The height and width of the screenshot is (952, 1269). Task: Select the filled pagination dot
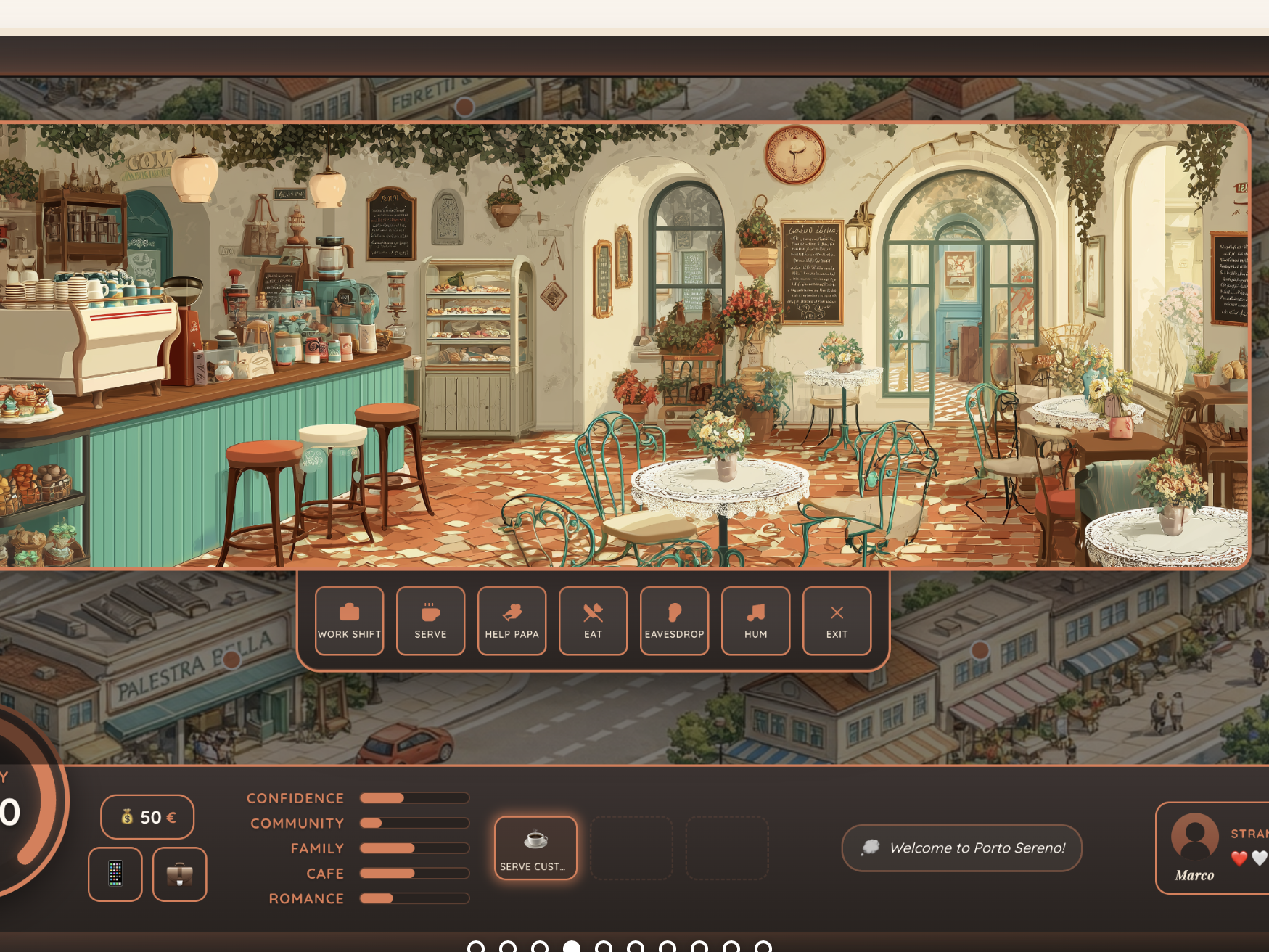click(x=572, y=946)
